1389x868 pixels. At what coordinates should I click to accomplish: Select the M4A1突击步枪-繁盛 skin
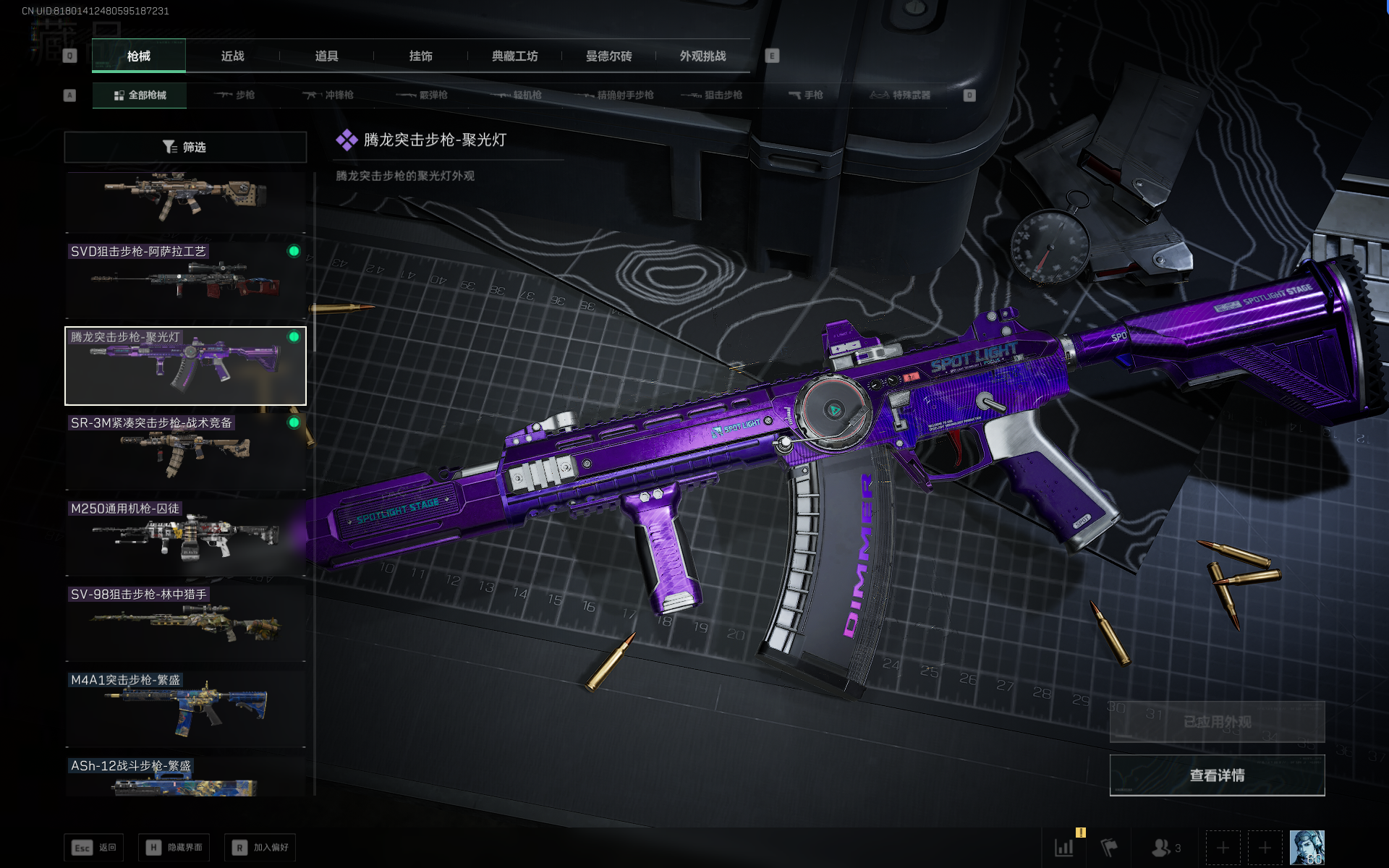click(x=185, y=709)
